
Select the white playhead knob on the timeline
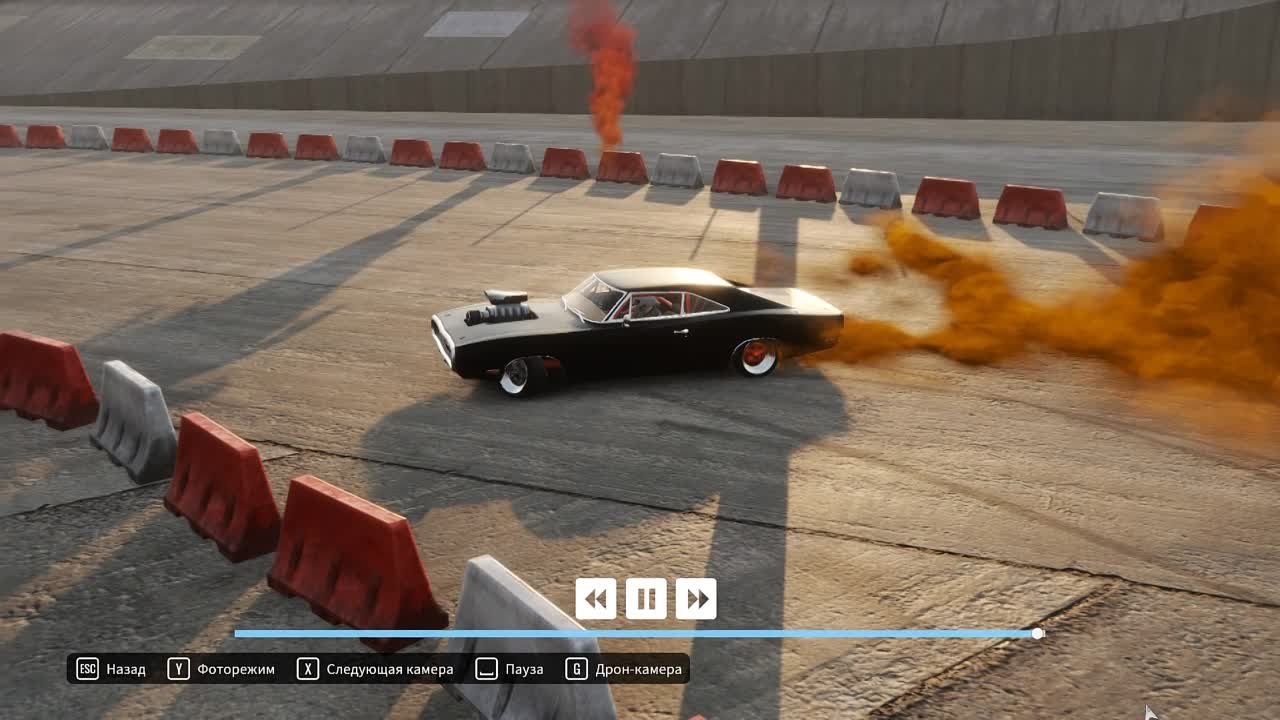(x=1038, y=634)
